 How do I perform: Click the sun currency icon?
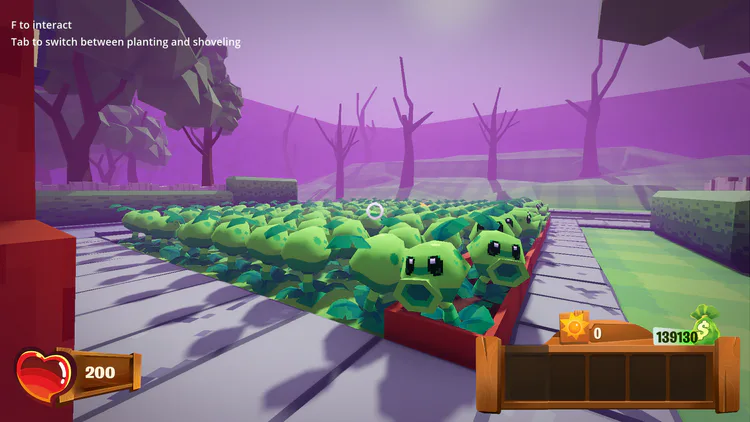point(575,327)
